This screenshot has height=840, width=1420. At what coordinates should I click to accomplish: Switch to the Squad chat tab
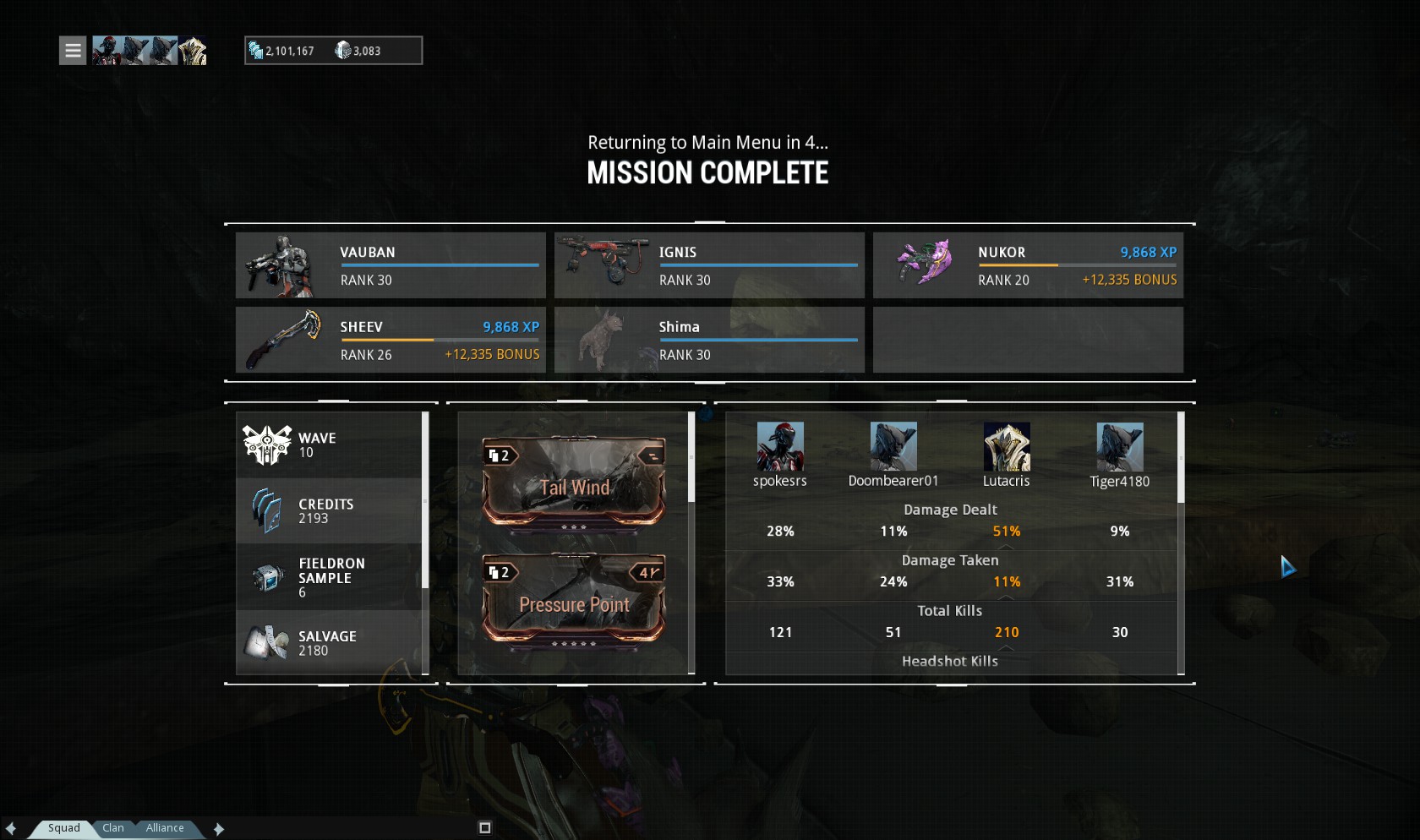pyautogui.click(x=63, y=828)
